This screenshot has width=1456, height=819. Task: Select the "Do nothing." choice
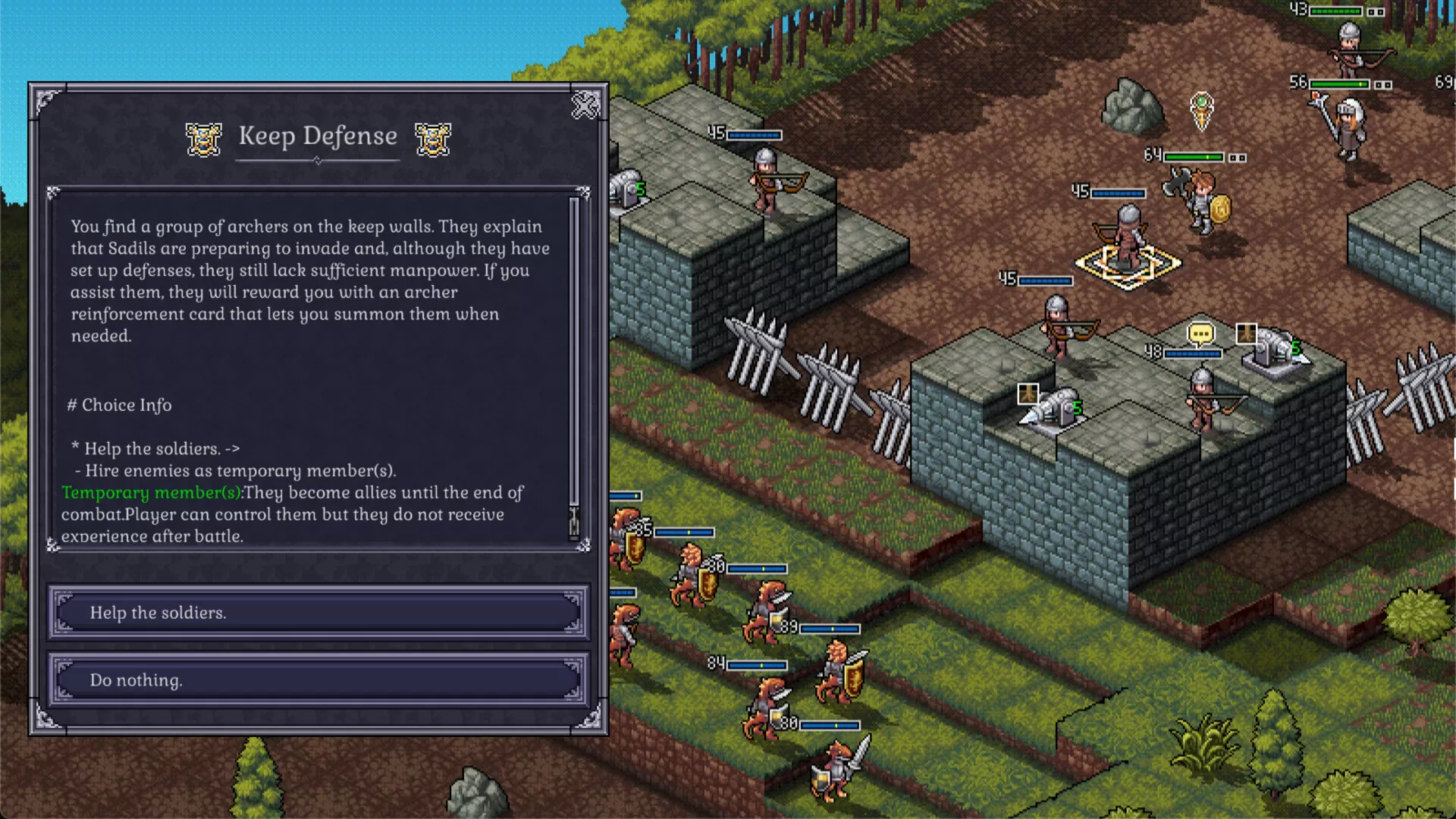pyautogui.click(x=318, y=680)
